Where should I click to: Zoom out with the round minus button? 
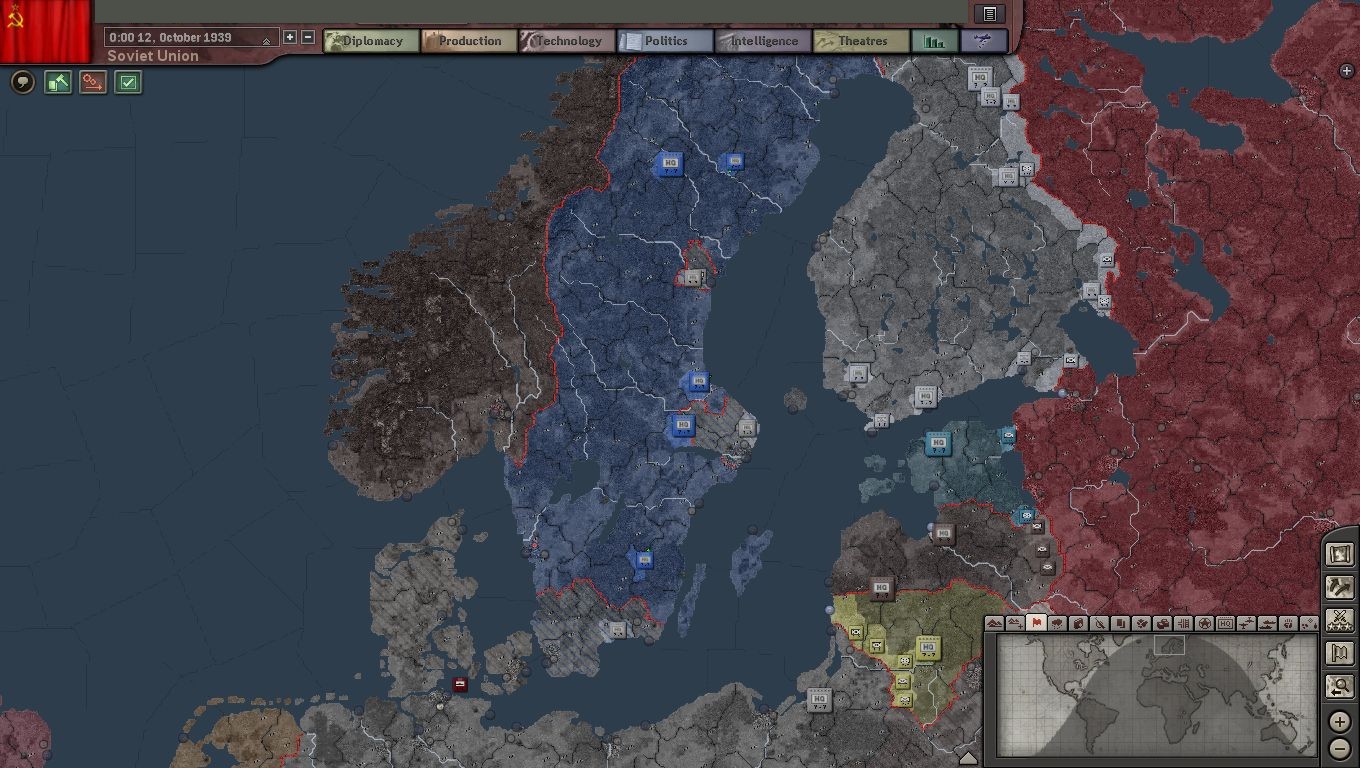point(1340,748)
